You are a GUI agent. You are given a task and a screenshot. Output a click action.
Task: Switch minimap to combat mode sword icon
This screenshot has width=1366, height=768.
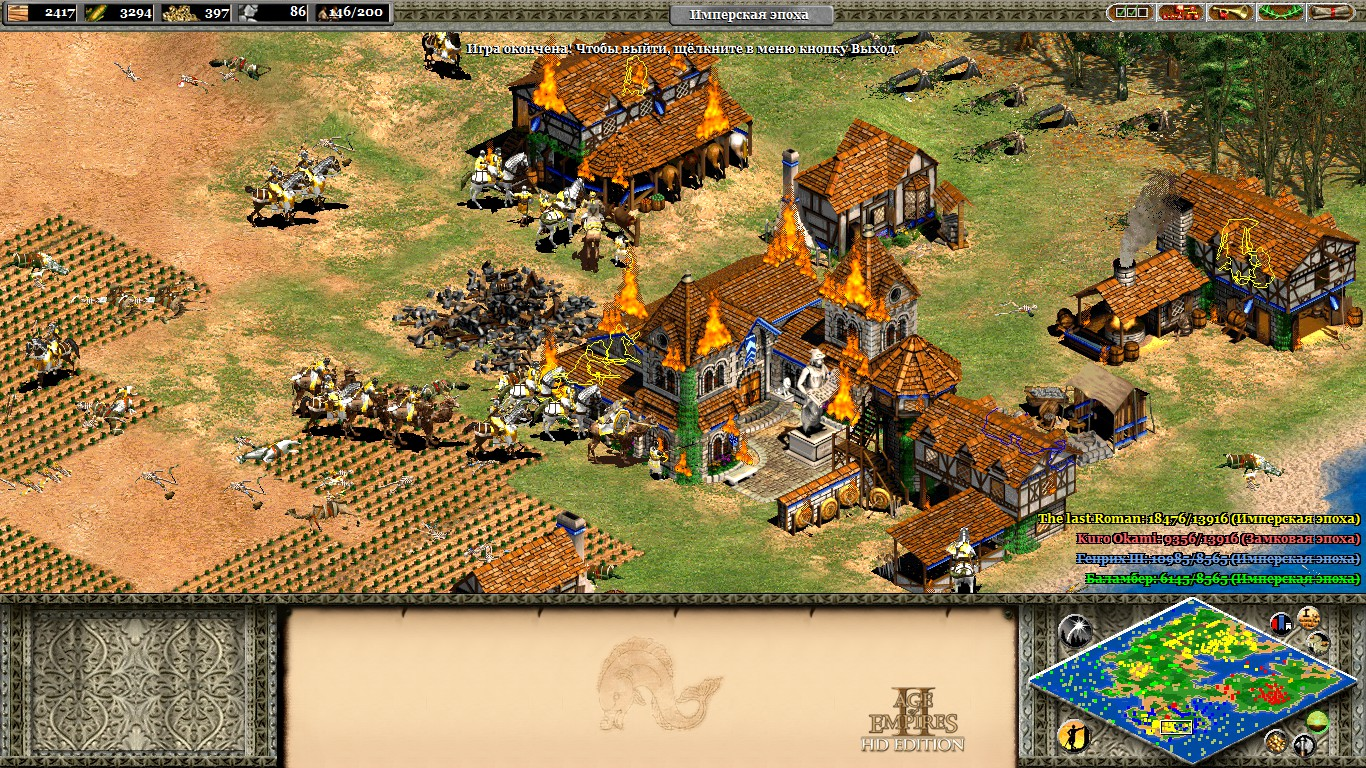1304,744
